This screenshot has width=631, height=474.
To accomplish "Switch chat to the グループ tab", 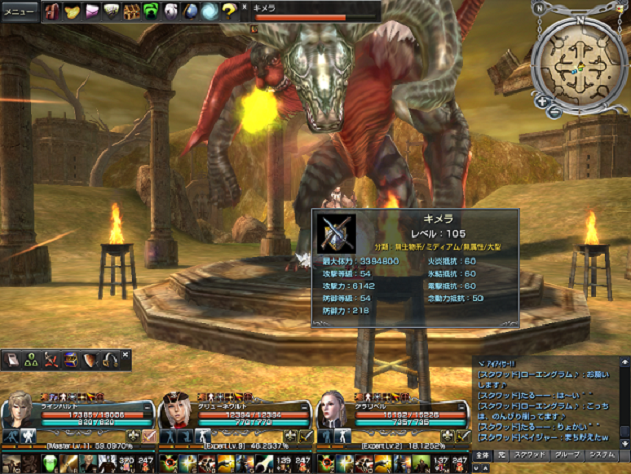I will point(567,455).
